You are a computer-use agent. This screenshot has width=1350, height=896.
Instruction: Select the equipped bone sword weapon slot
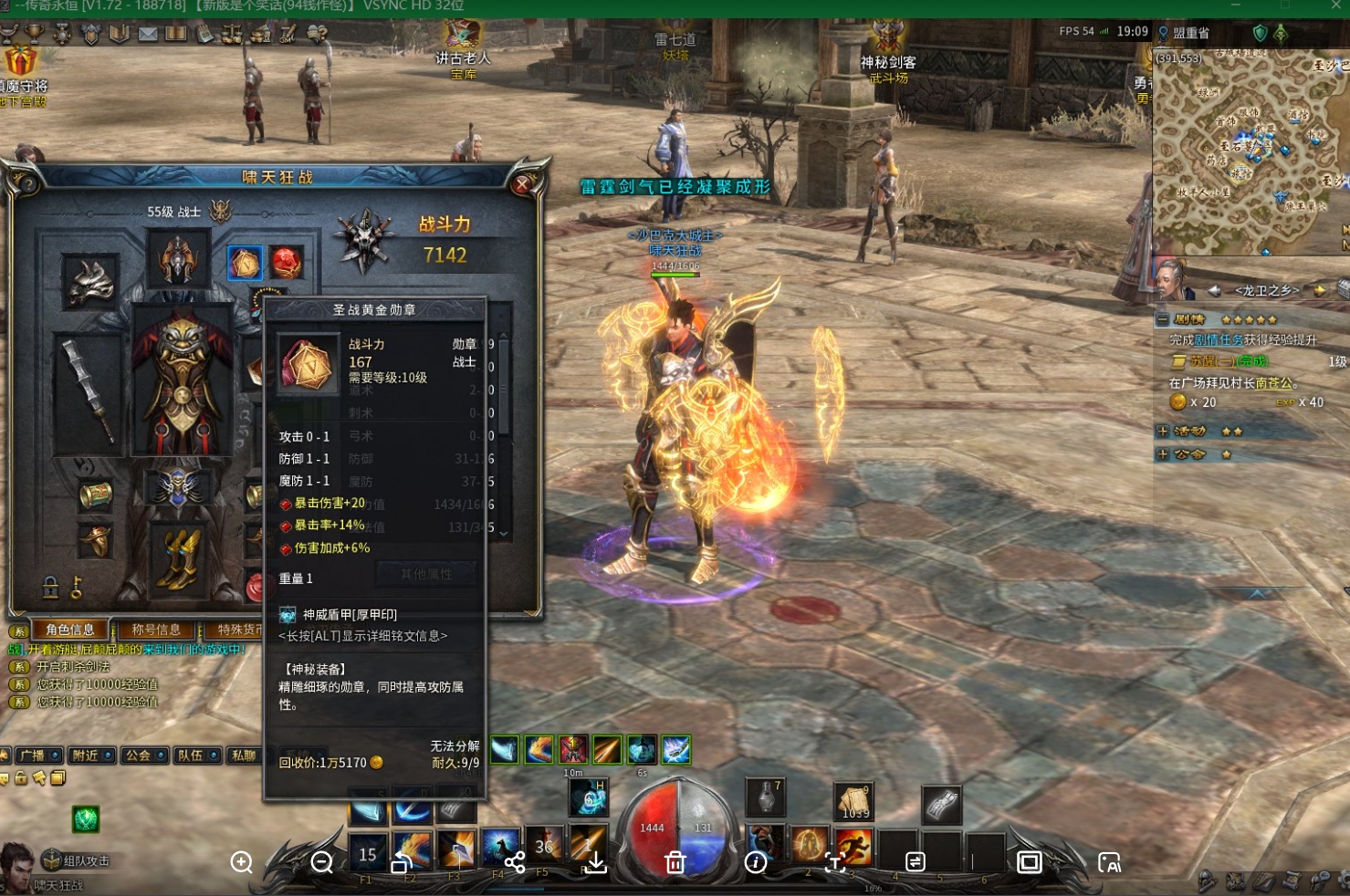pos(89,392)
